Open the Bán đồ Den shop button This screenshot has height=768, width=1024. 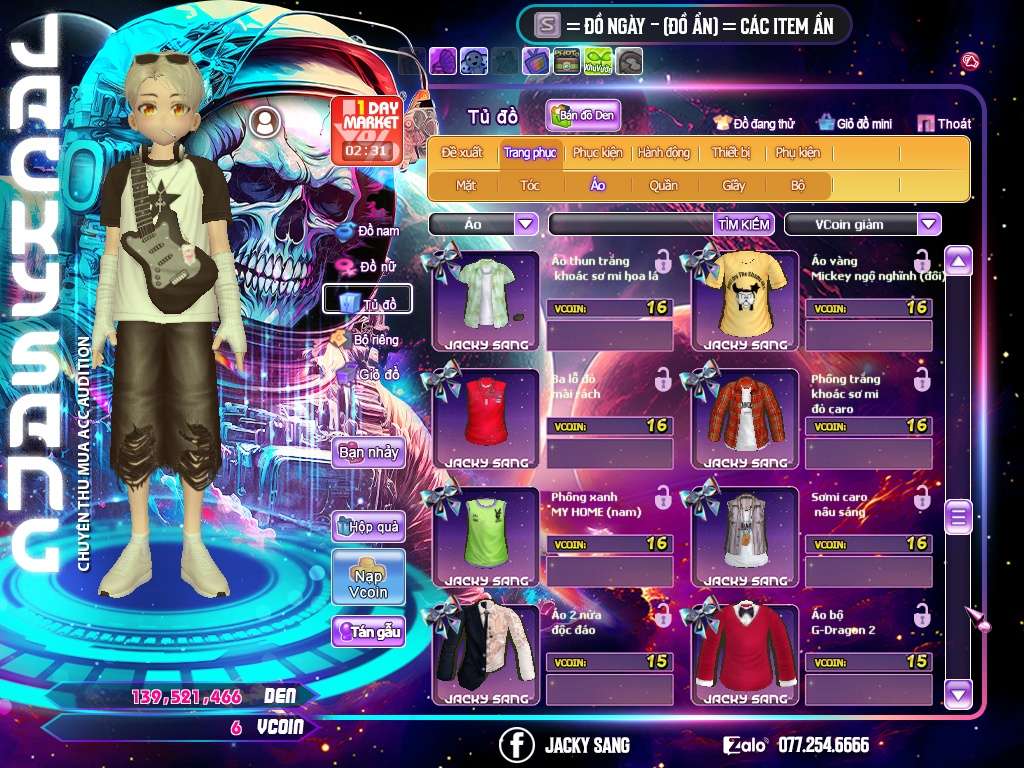point(584,116)
